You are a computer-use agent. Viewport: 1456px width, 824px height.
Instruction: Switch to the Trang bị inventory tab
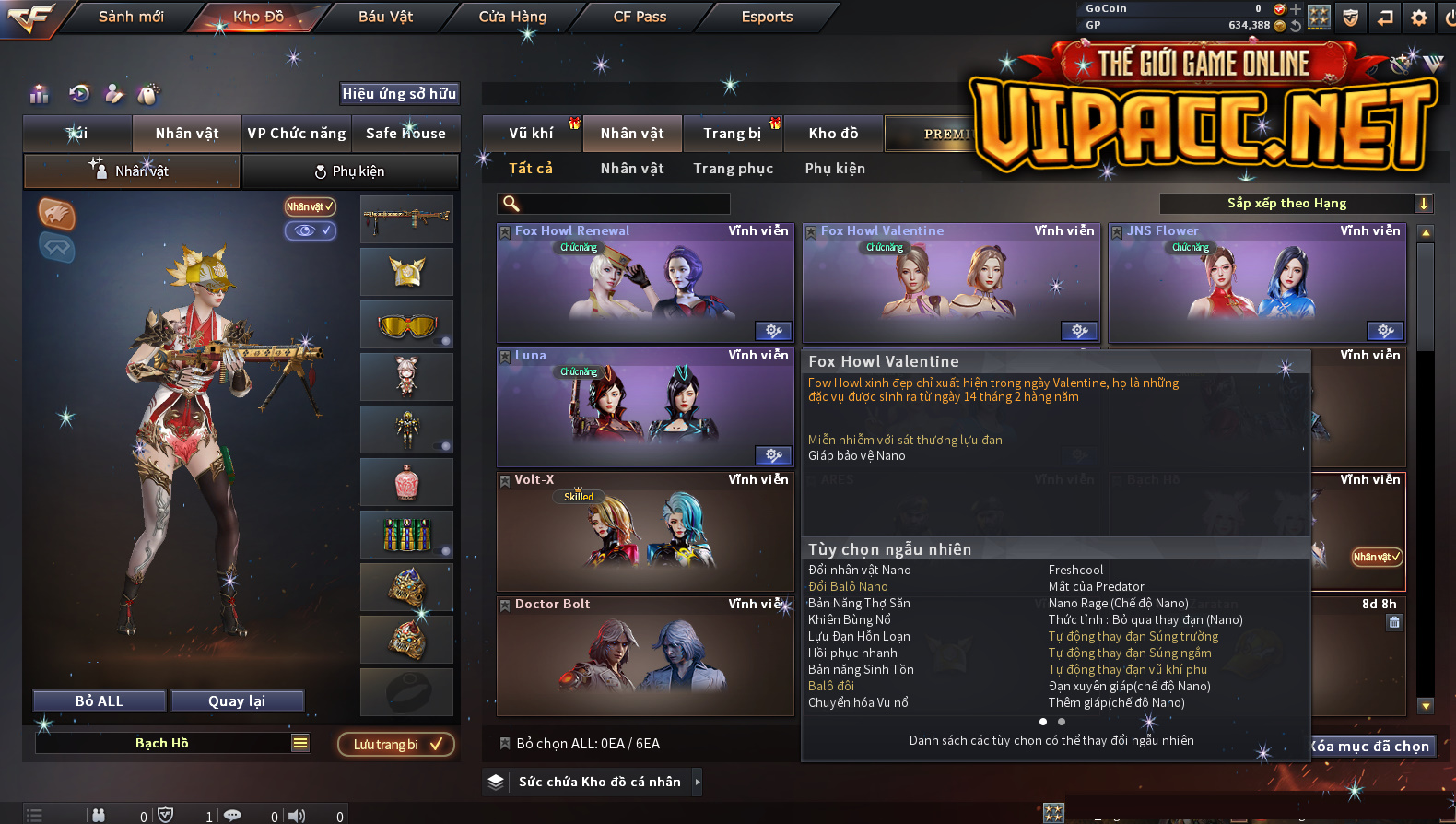click(733, 134)
